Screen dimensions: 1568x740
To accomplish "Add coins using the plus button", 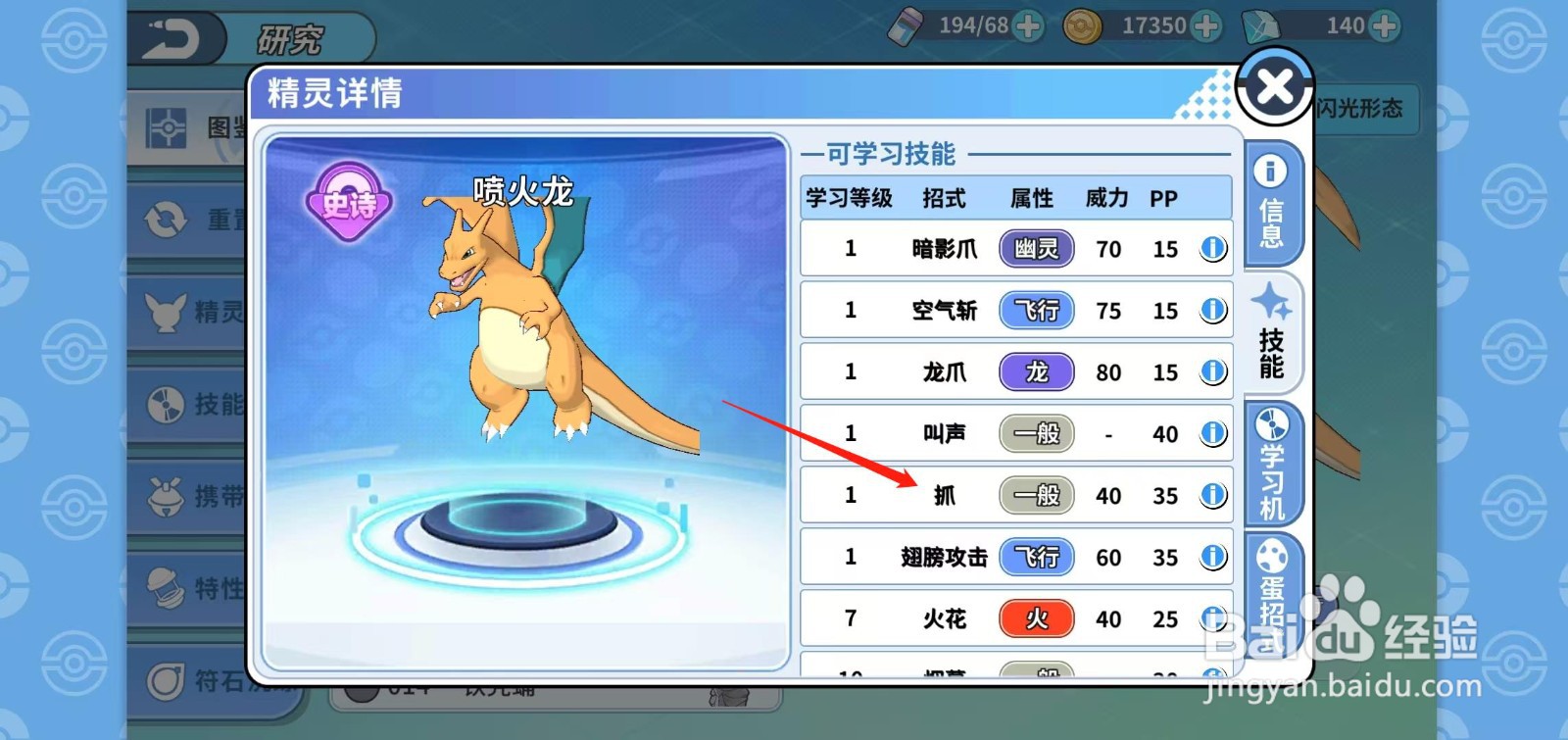I will click(1208, 25).
